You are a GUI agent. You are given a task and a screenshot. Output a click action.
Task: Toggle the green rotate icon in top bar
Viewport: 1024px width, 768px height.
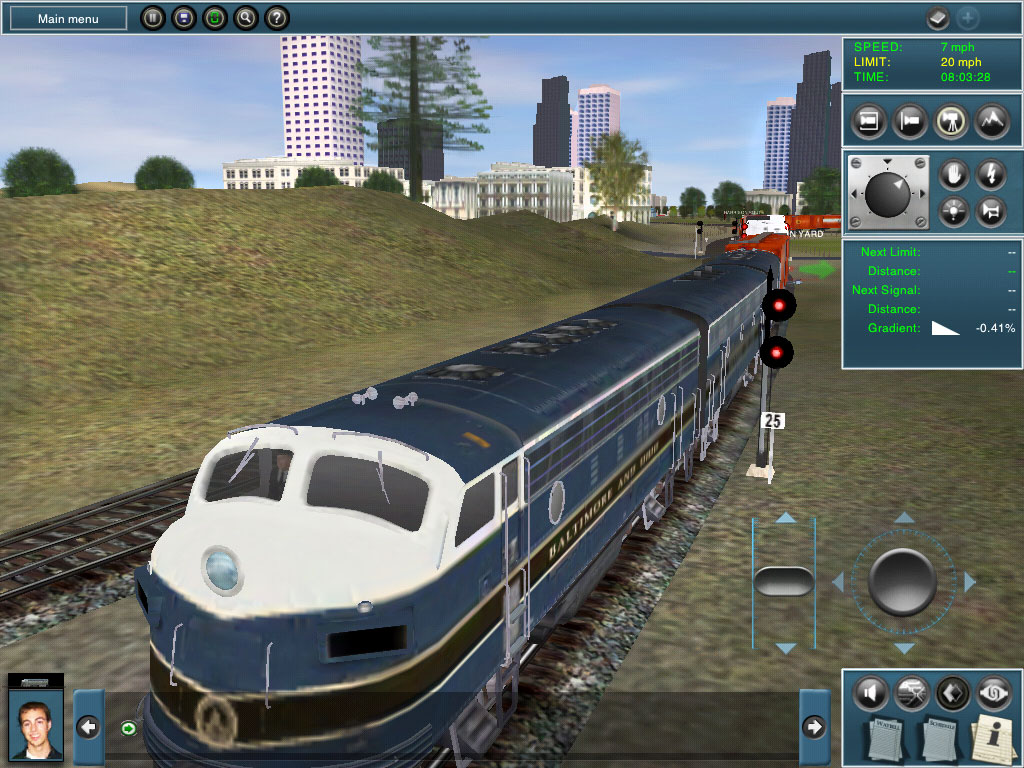click(x=214, y=18)
